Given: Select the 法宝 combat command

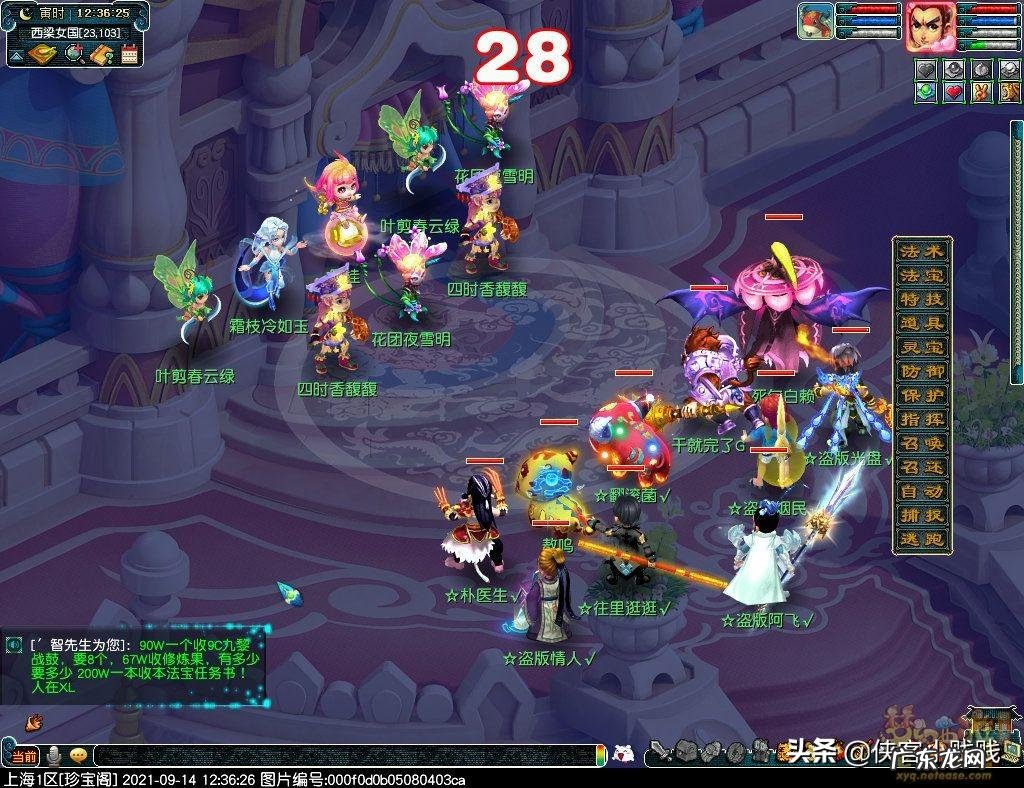Looking at the screenshot, I should [921, 275].
